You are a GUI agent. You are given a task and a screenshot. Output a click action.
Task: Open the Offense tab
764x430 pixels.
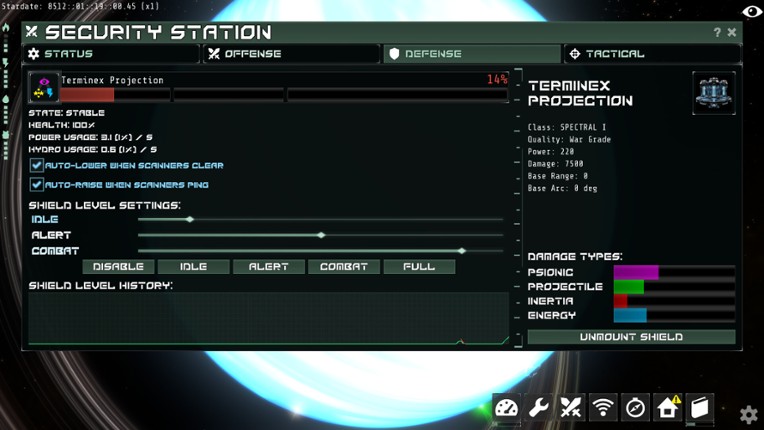[x=291, y=54]
